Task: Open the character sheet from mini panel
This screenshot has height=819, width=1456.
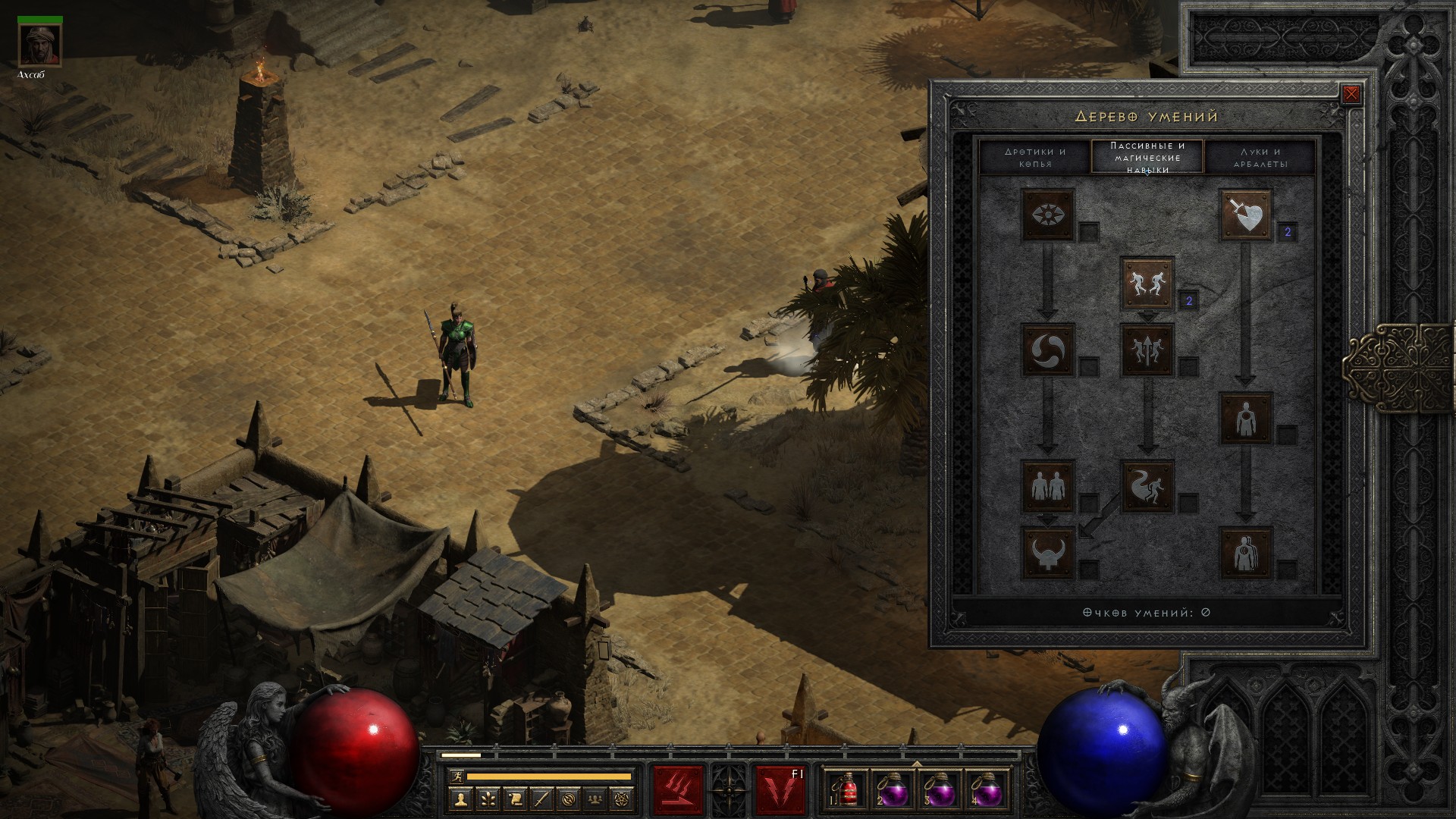Action: 462,799
